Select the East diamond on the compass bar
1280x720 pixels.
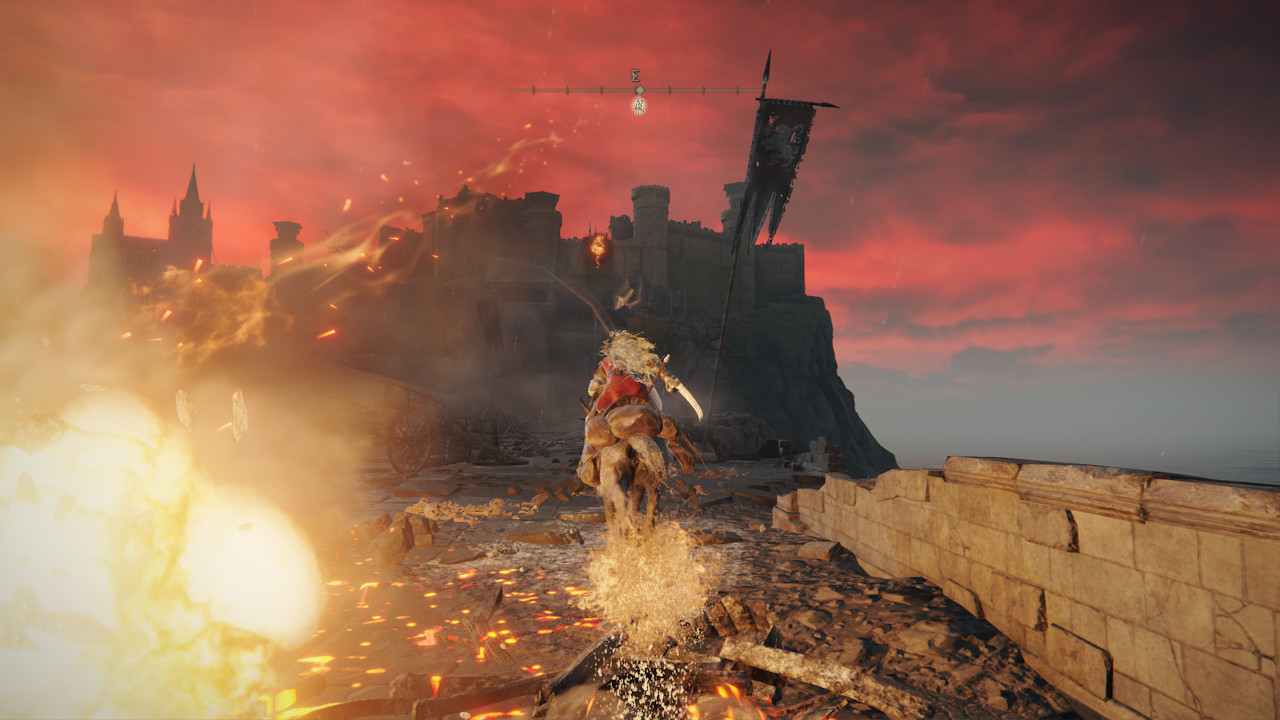[638, 89]
